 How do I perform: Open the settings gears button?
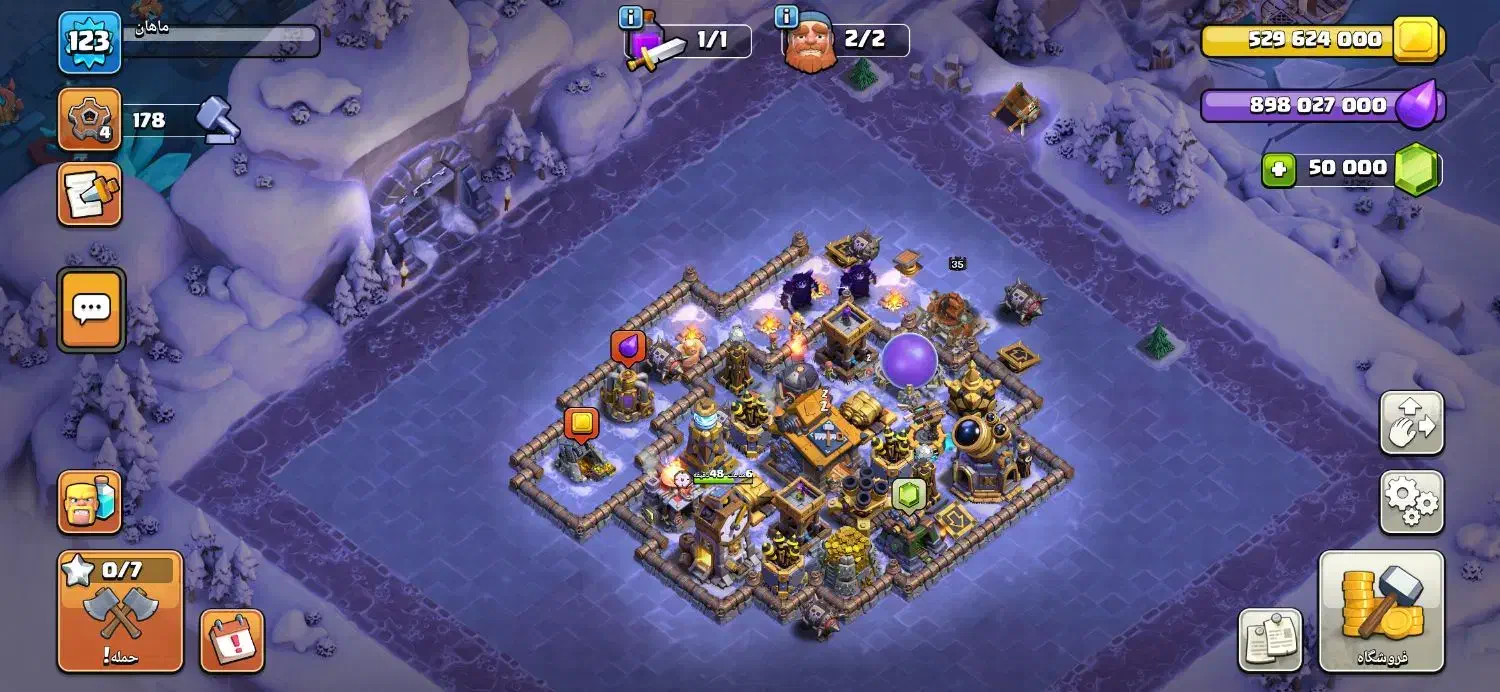pos(1411,502)
